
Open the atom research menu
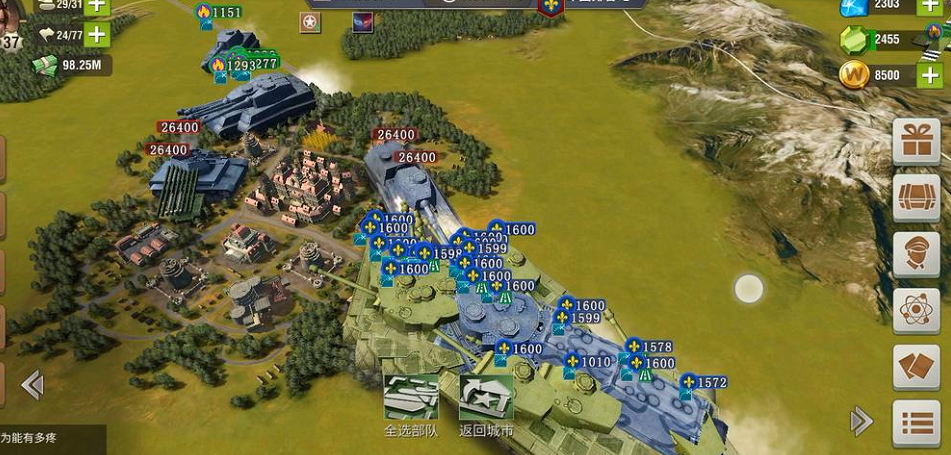916,311
